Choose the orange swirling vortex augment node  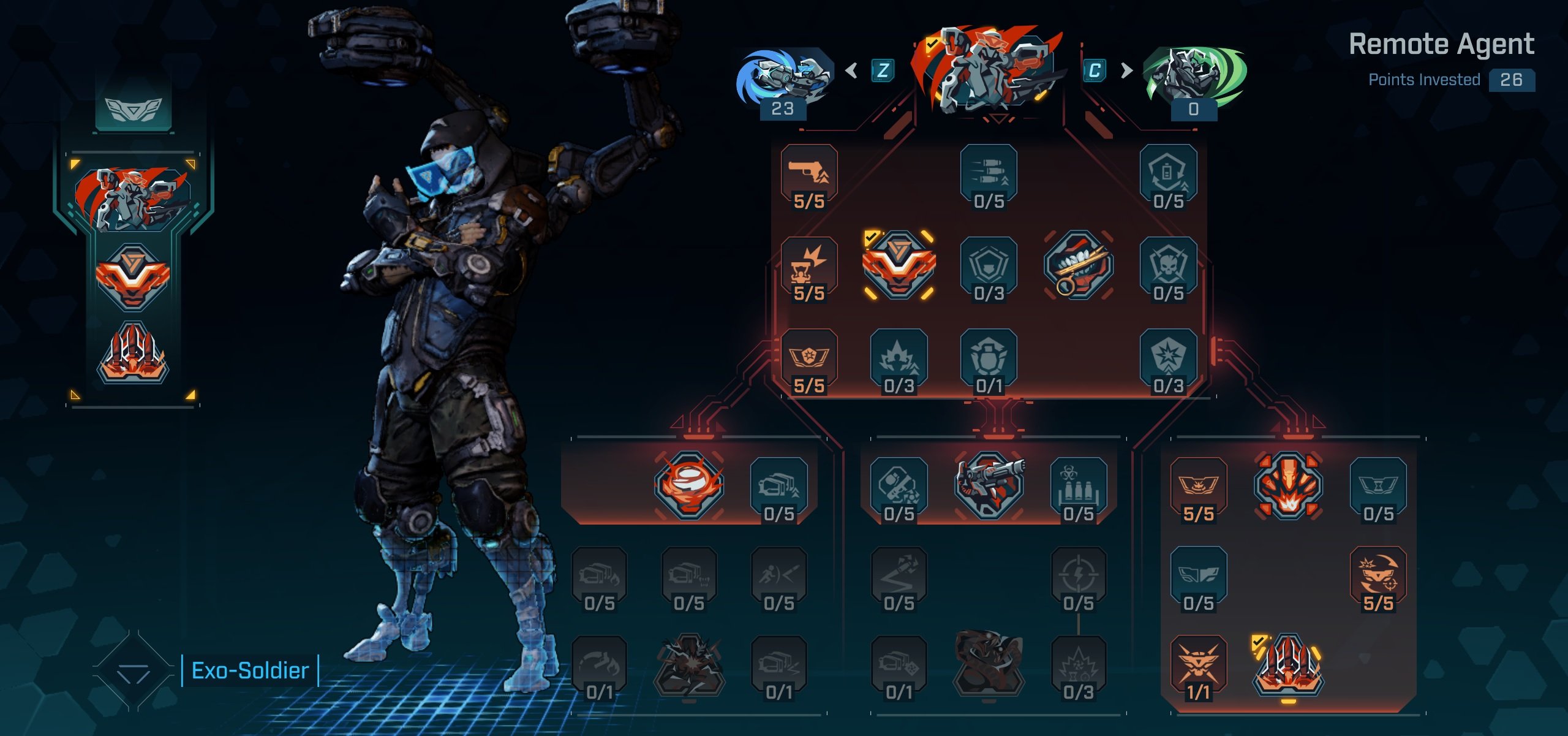(688, 484)
